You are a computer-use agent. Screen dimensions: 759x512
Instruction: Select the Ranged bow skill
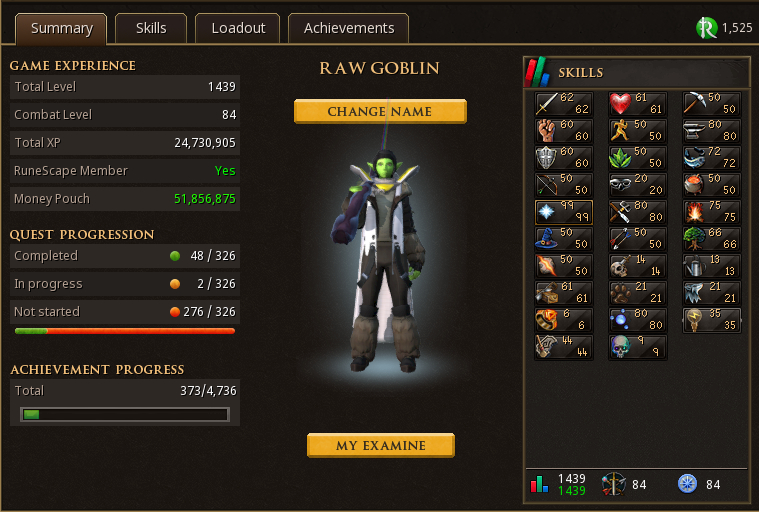point(564,185)
